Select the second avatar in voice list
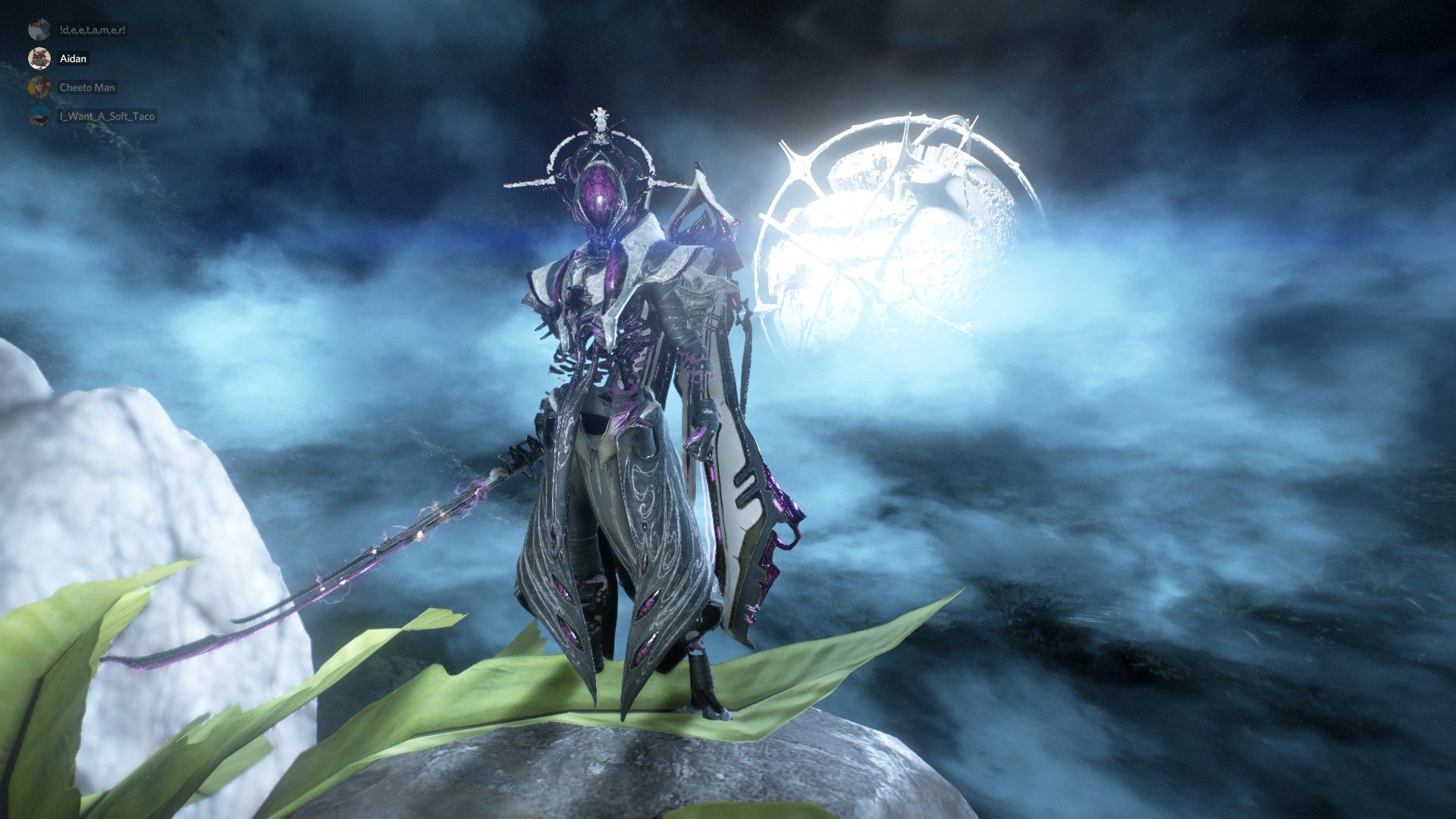The height and width of the screenshot is (819, 1456). point(39,58)
